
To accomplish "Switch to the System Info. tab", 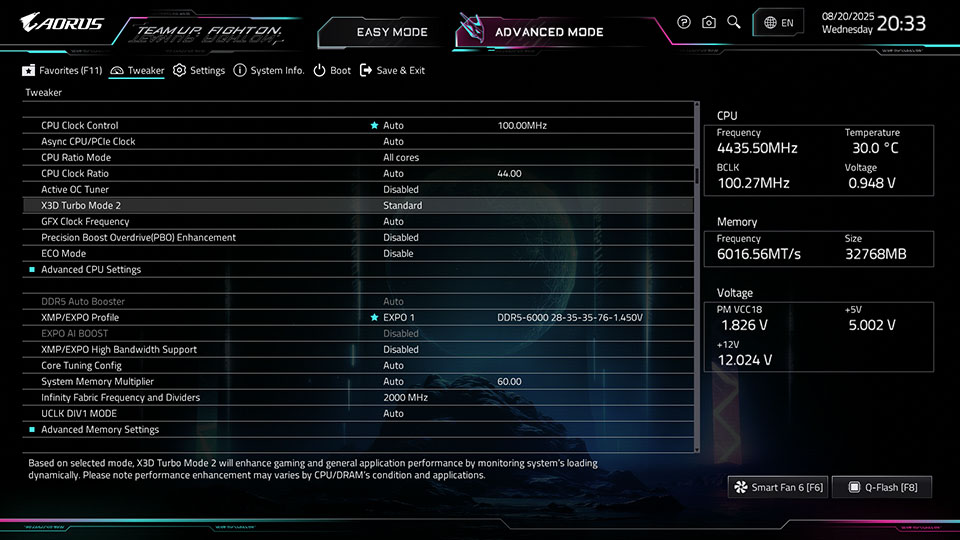I will point(269,71).
